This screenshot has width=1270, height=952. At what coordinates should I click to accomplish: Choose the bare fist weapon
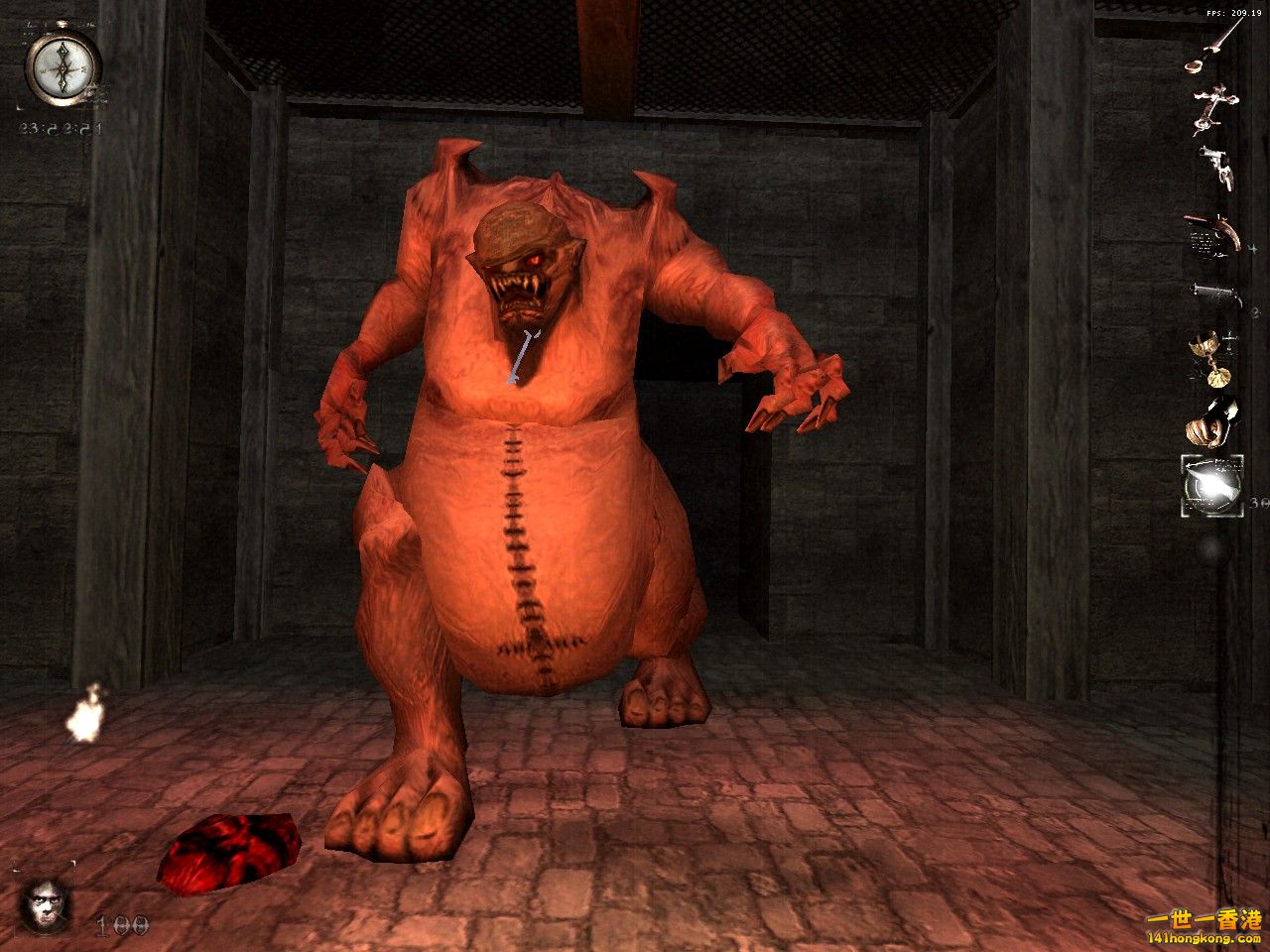pos(1210,422)
